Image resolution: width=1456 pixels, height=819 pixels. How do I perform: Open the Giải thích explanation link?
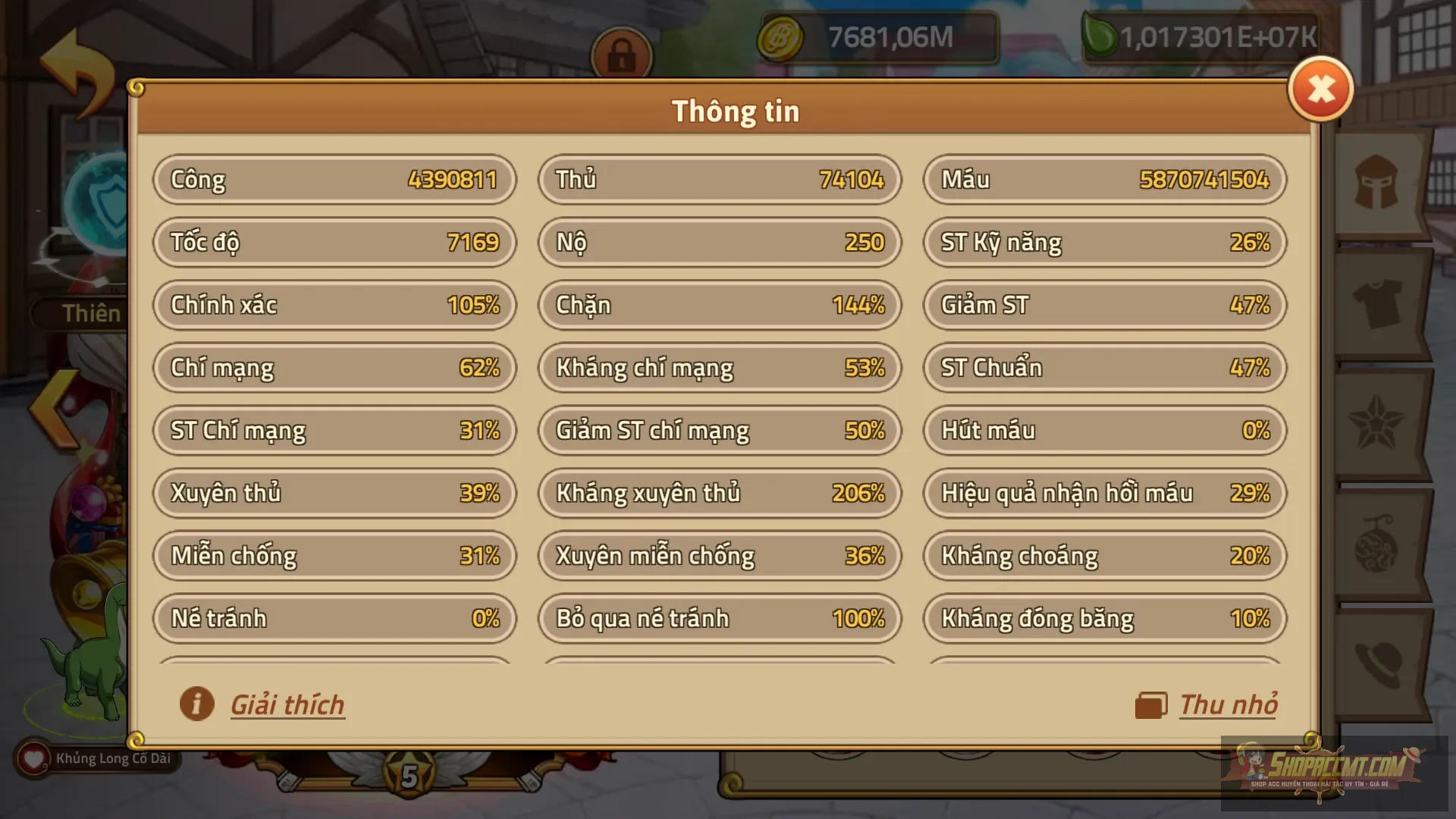point(287,704)
